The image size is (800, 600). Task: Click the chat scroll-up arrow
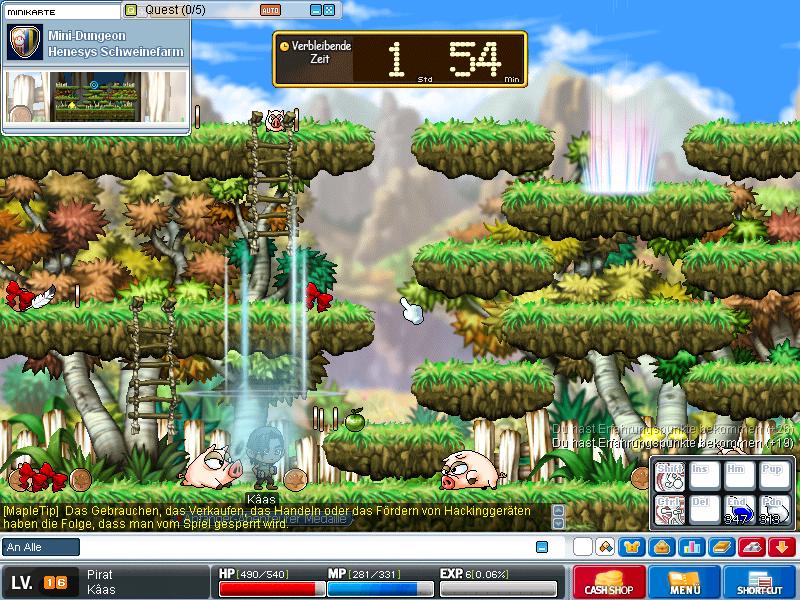point(559,510)
